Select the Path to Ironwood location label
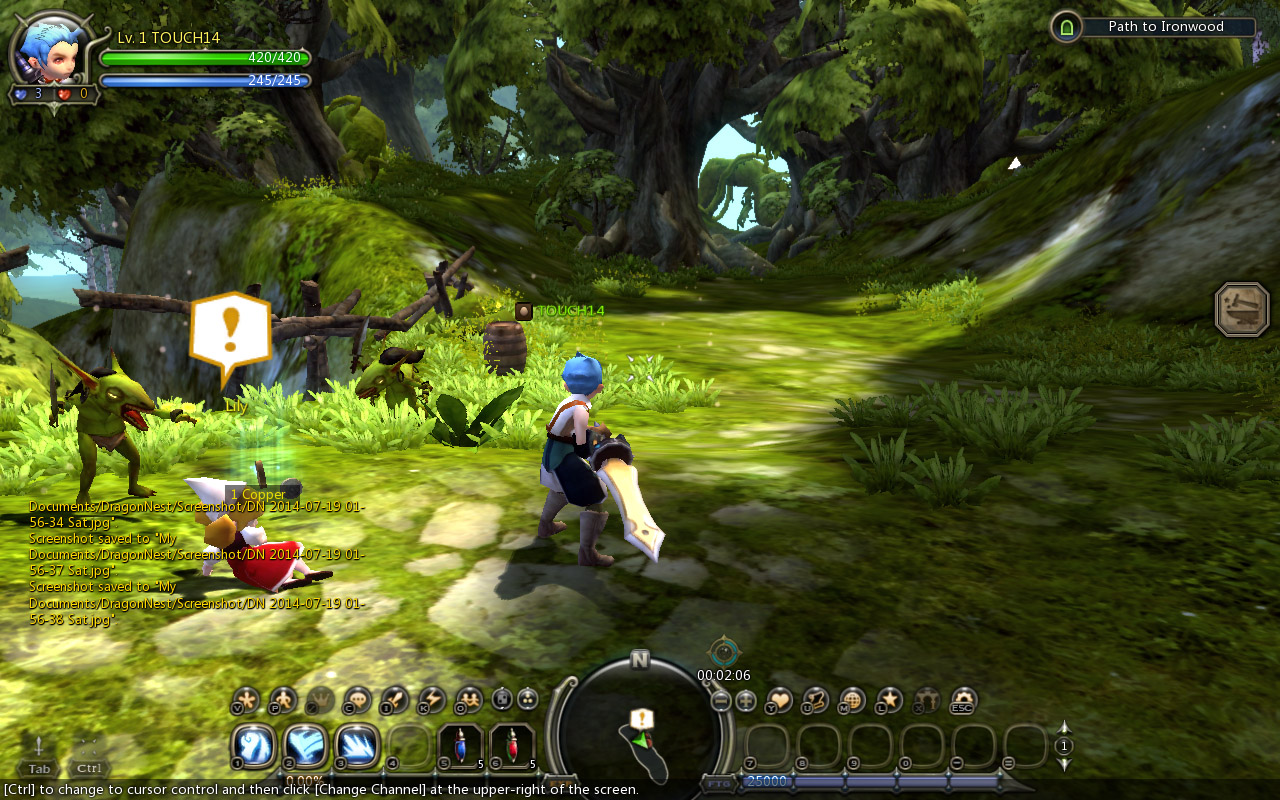The width and height of the screenshot is (1280, 800). tap(1165, 27)
